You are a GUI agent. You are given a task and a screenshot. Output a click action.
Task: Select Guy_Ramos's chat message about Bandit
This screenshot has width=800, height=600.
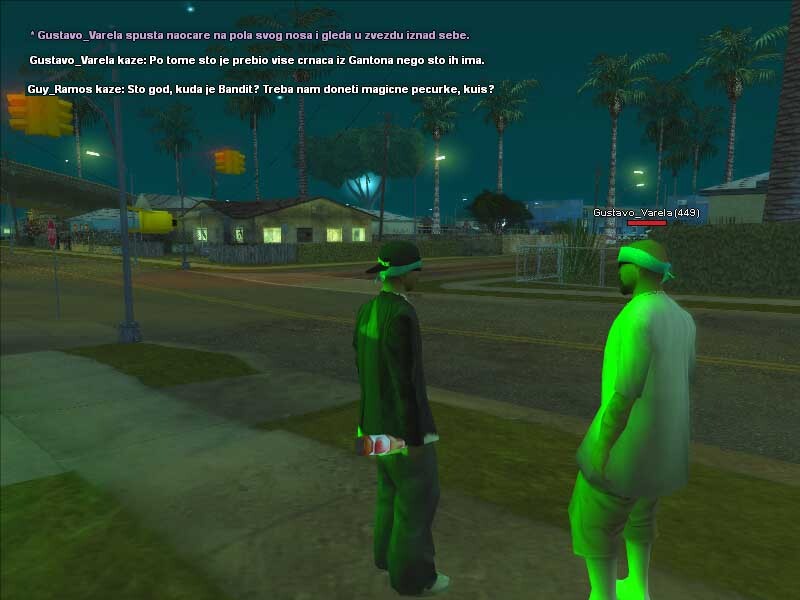[x=260, y=89]
